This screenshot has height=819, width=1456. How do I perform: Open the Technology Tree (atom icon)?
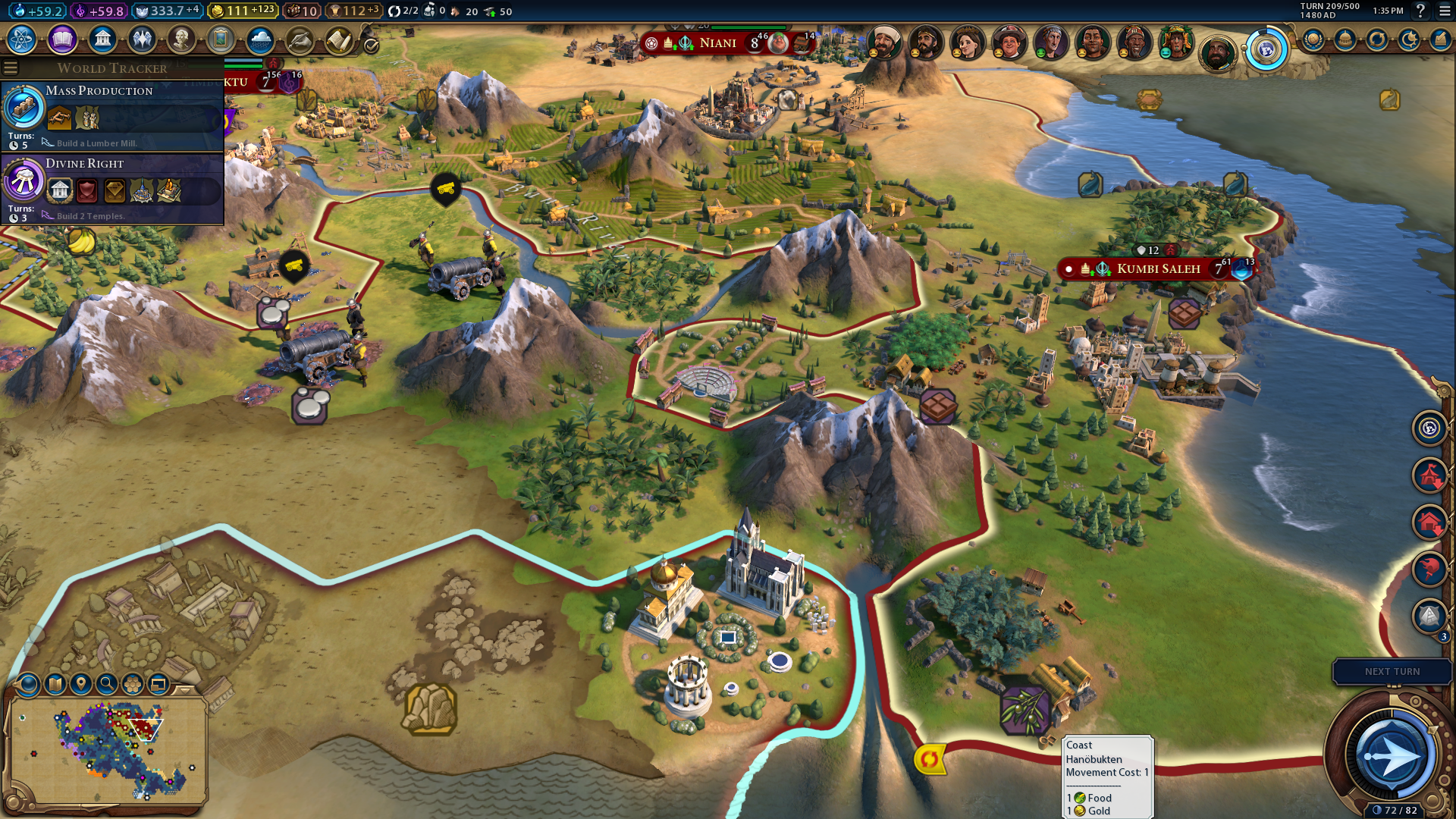22,39
